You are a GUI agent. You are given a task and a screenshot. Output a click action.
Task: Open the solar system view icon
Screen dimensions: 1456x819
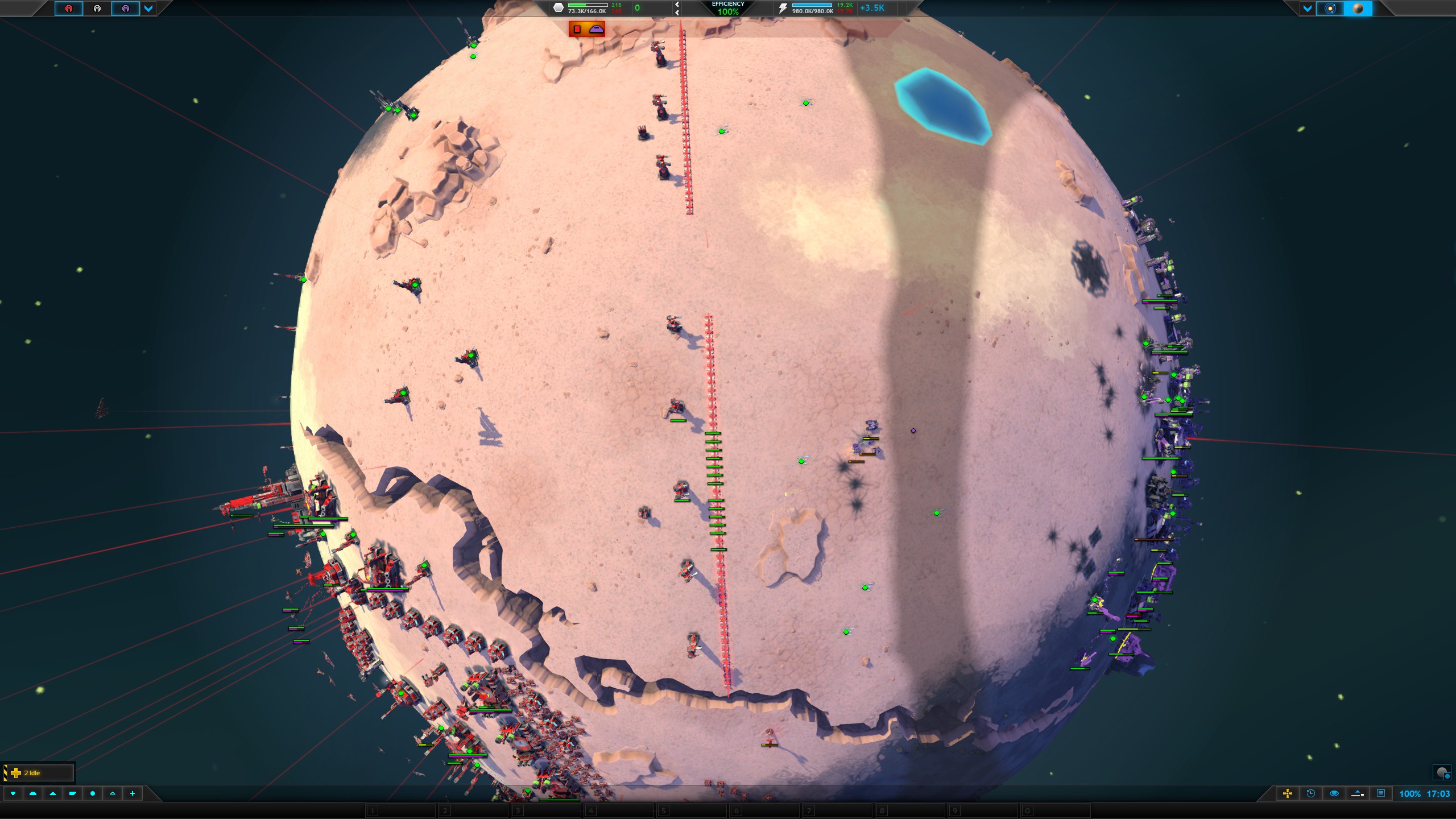click(1331, 9)
